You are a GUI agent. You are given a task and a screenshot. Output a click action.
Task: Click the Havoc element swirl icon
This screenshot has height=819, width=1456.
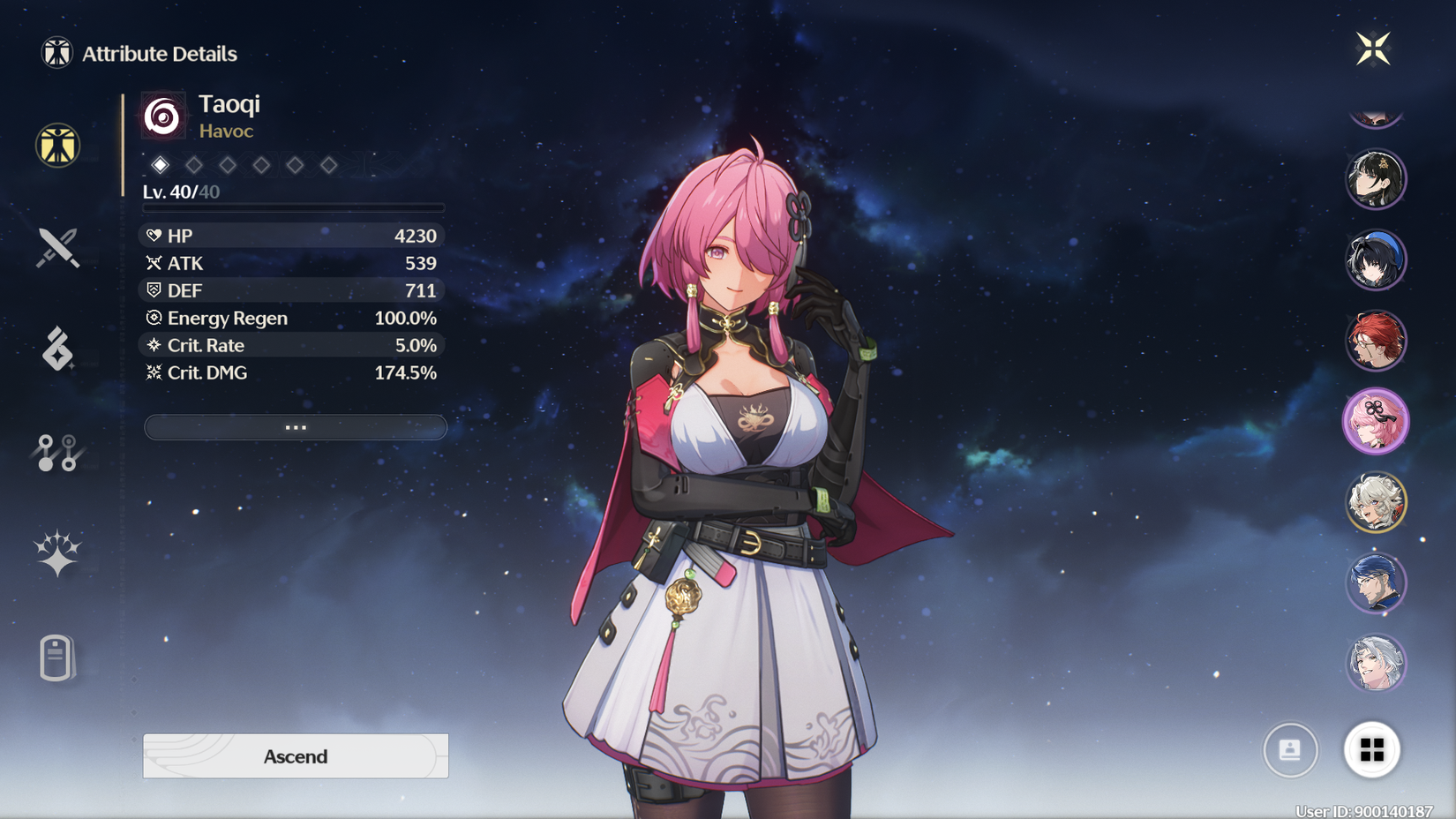163,116
